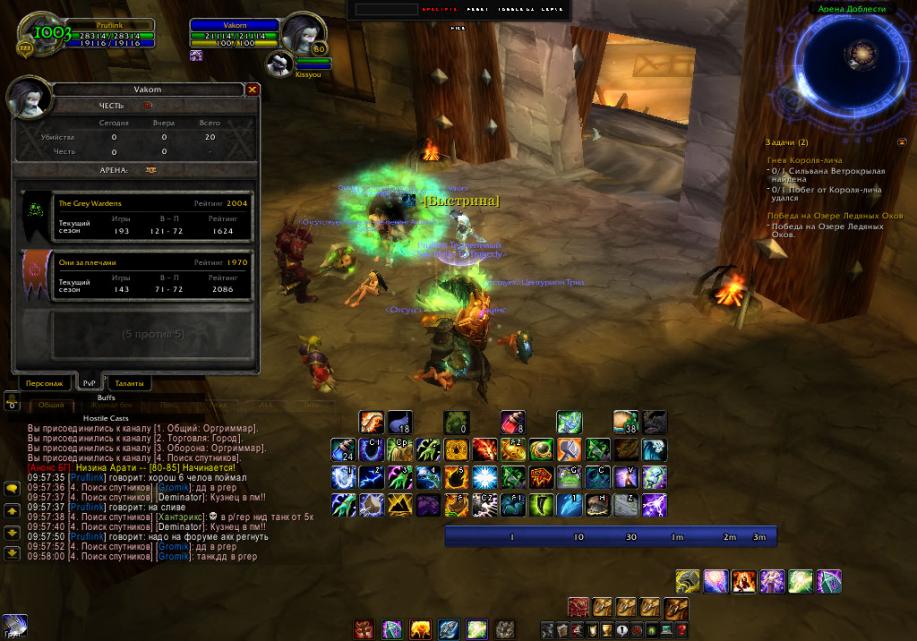Screen dimensions: 917x641
Task: Use the food item with 38 stack
Action: [x=626, y=423]
